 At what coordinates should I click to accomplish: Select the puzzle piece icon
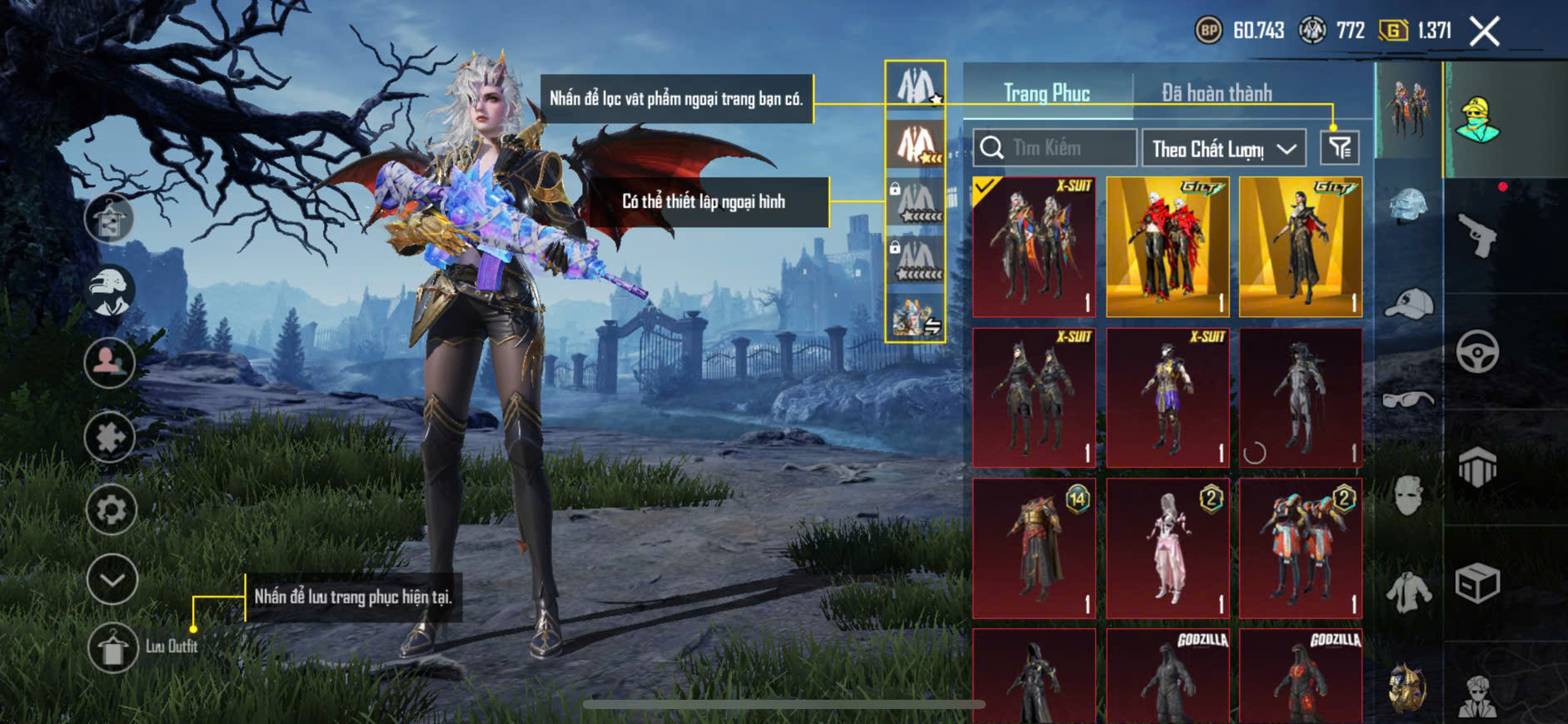pyautogui.click(x=110, y=437)
